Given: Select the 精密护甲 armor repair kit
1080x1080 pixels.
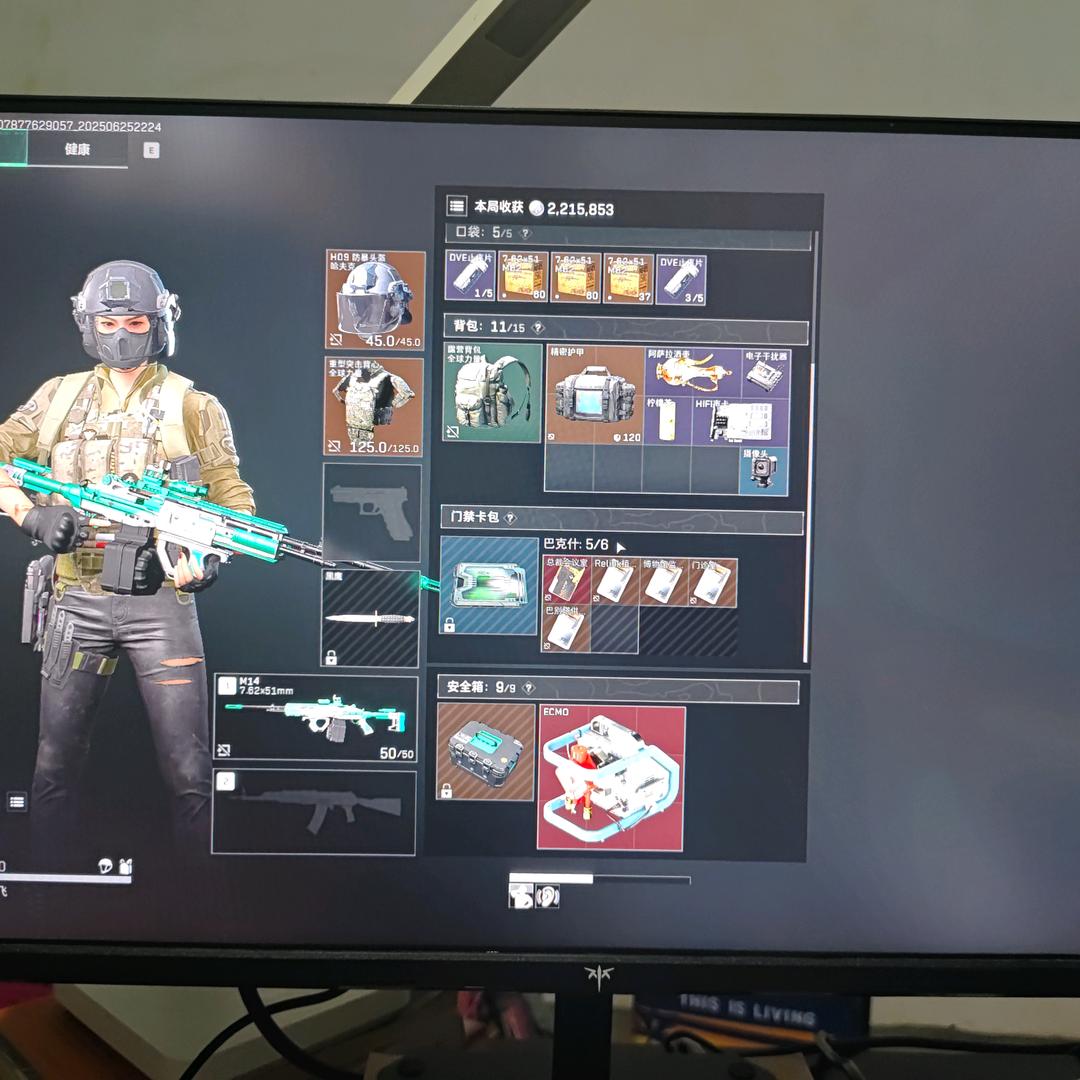Looking at the screenshot, I should click(x=595, y=395).
